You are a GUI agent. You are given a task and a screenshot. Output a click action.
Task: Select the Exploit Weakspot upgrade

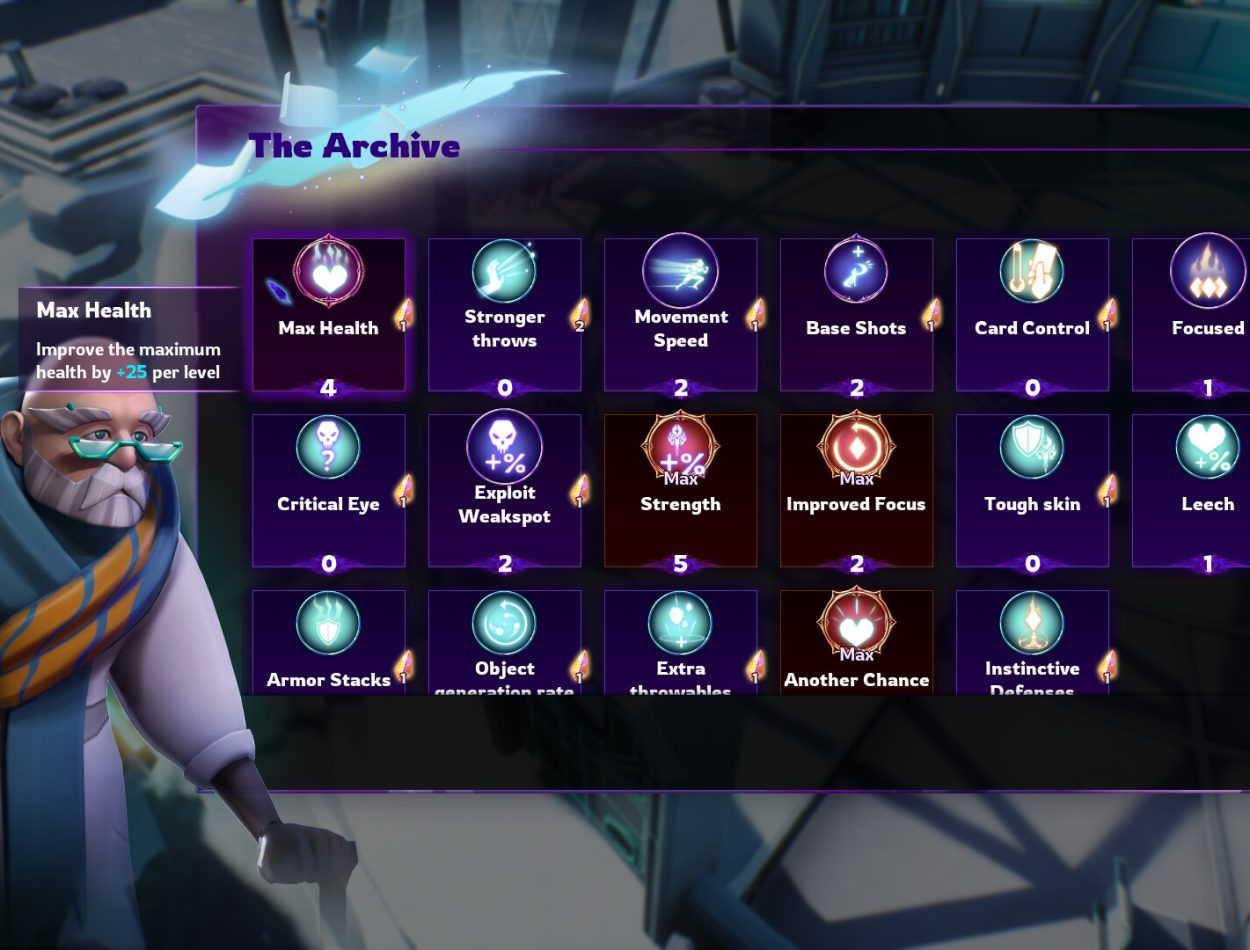click(504, 490)
